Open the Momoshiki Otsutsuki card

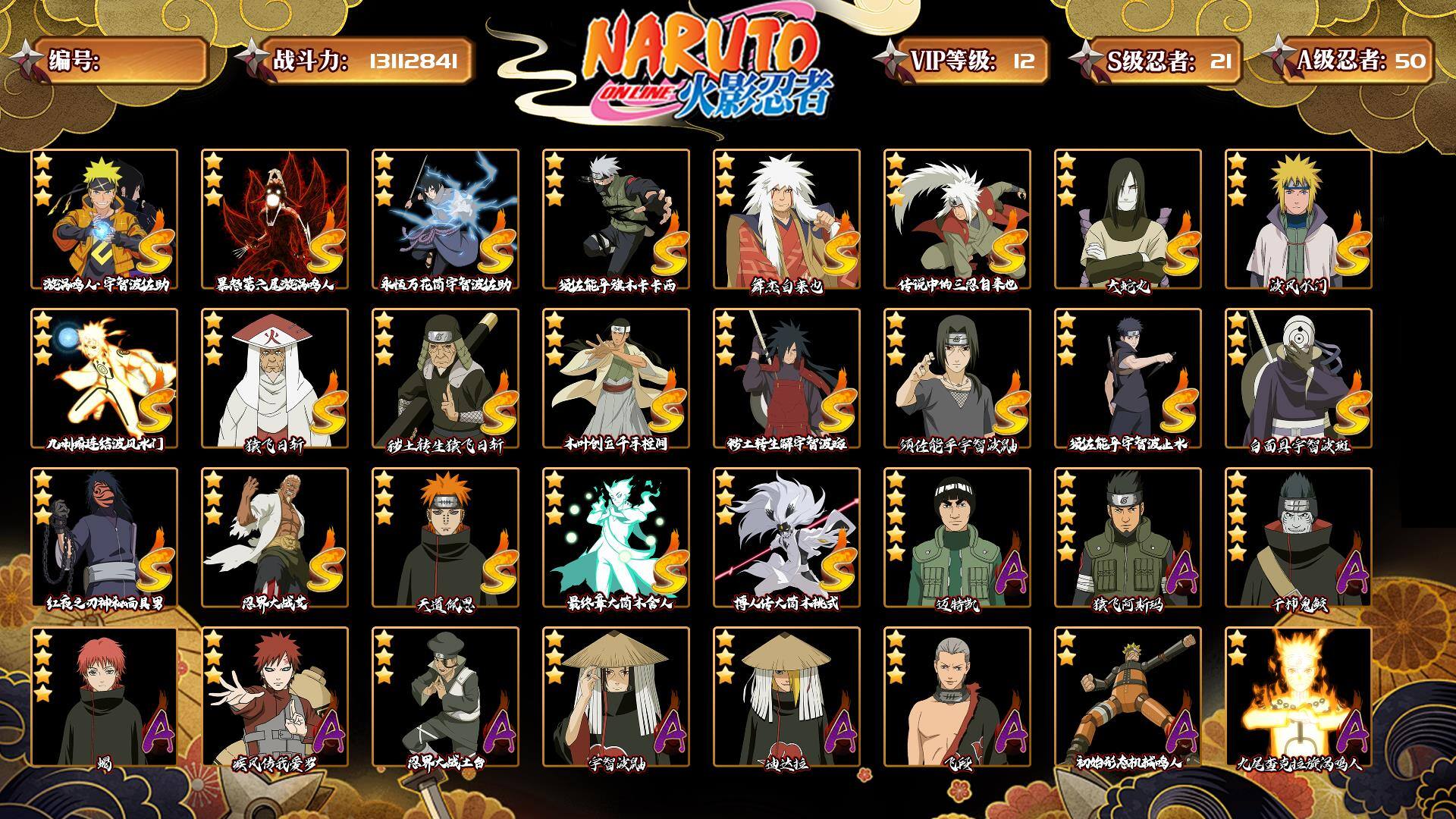pos(786,537)
